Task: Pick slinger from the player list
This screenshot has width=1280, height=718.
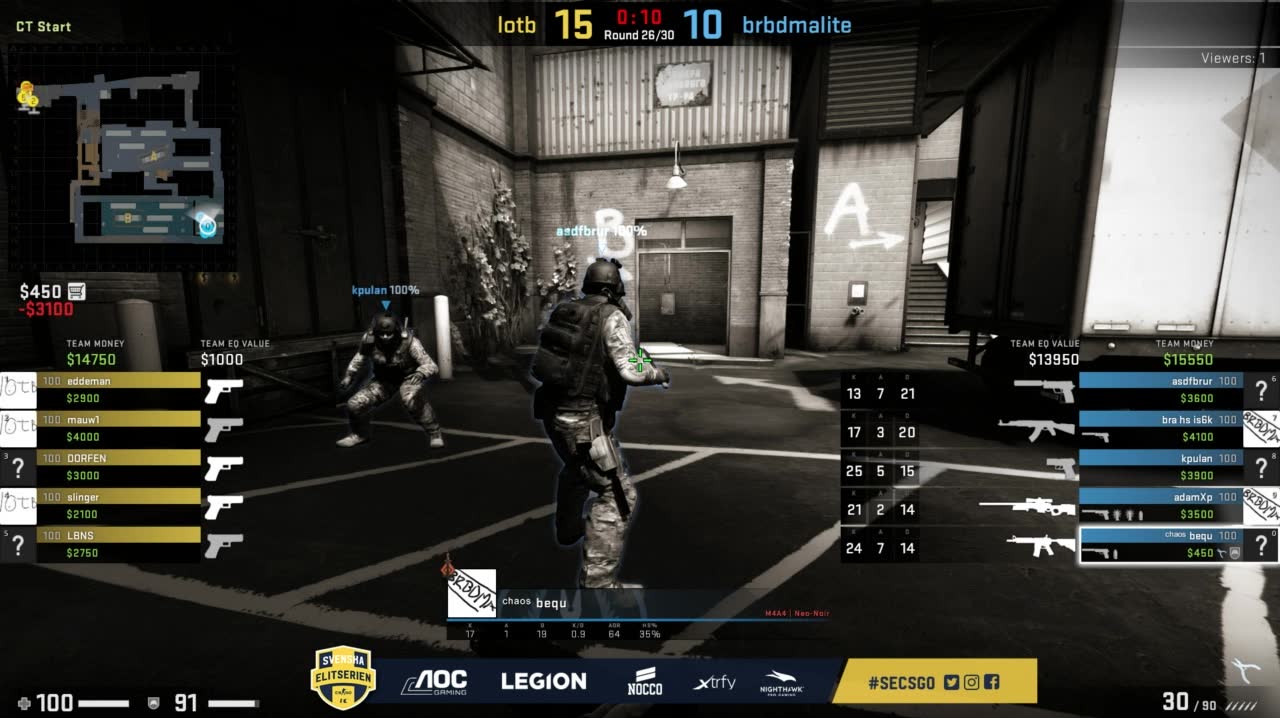Action: click(x=118, y=505)
